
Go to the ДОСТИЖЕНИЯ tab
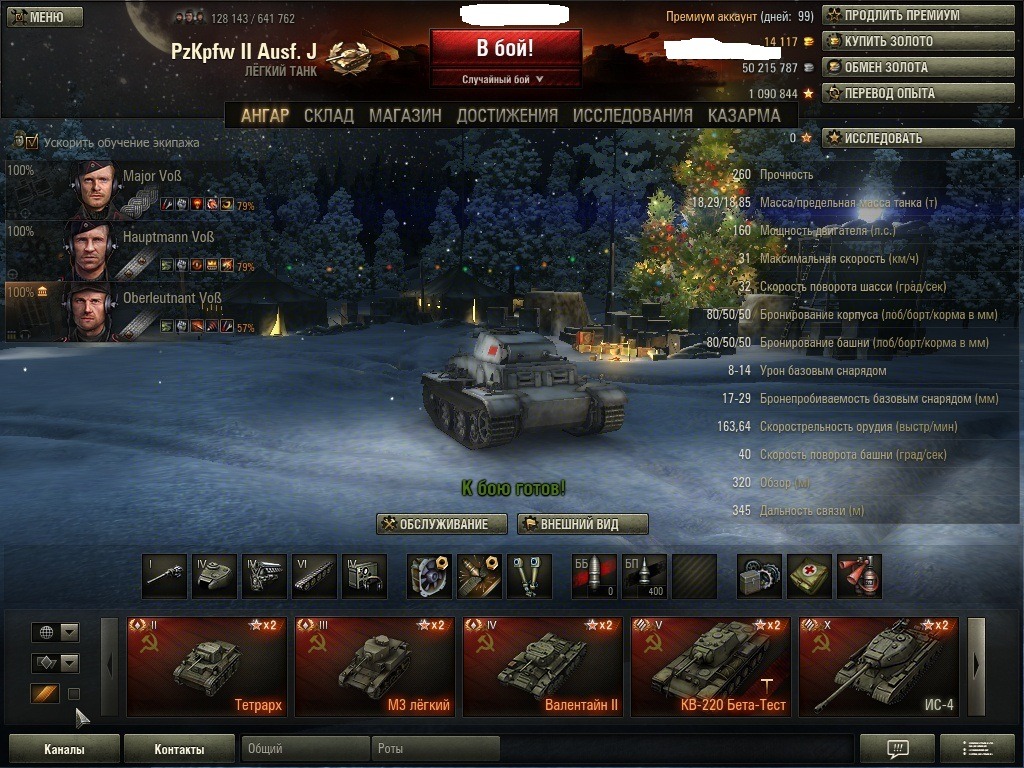507,115
